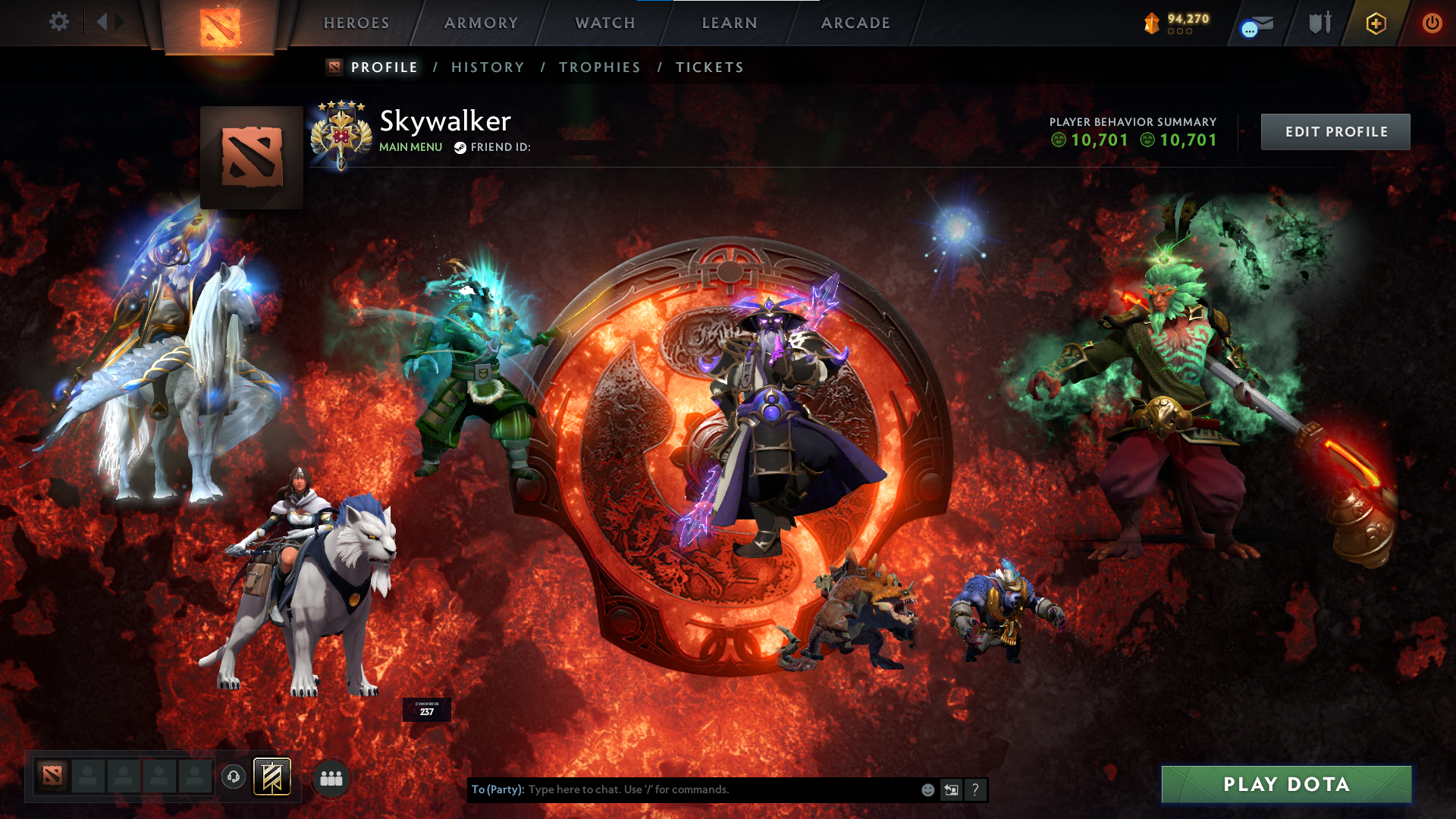The height and width of the screenshot is (819, 1456).
Task: Open the HEROES menu item
Action: [356, 23]
